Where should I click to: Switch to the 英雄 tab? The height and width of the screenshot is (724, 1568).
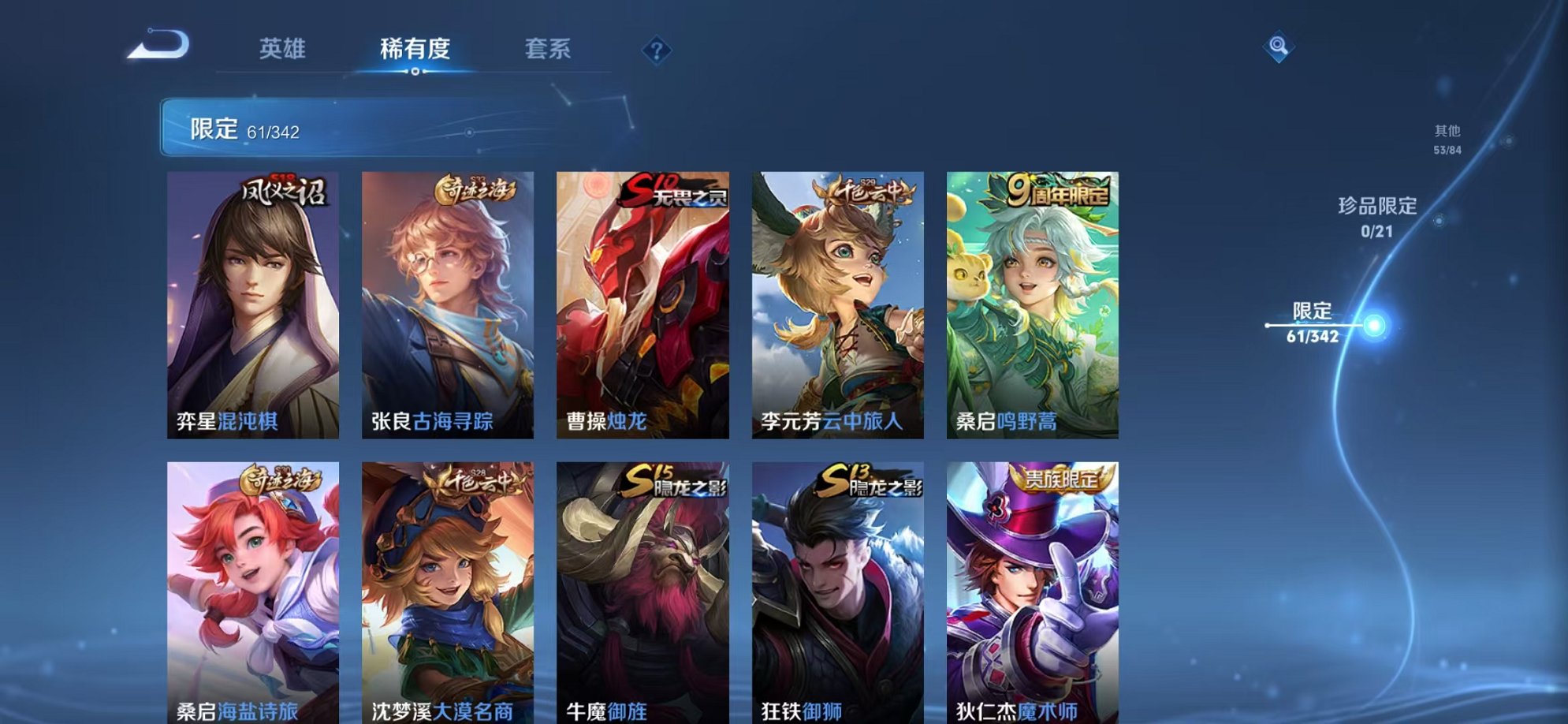click(x=284, y=49)
